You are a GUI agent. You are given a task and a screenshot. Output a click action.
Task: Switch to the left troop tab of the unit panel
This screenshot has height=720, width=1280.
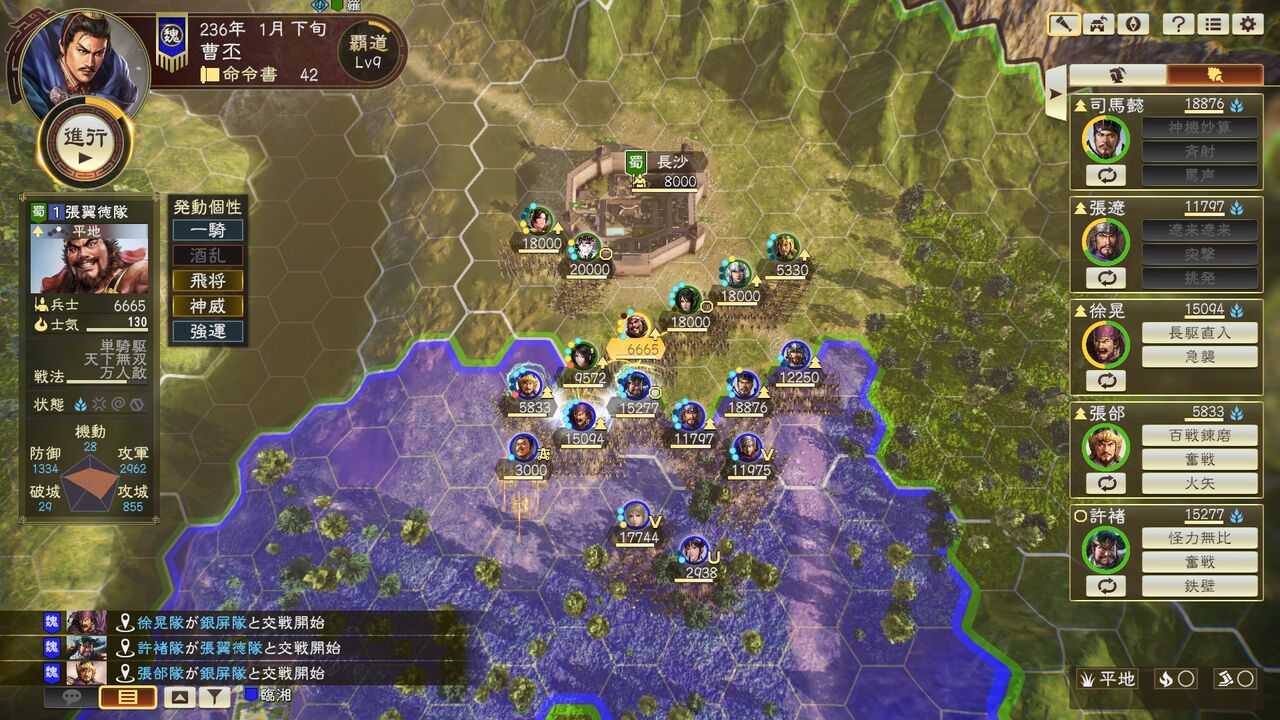point(1118,72)
